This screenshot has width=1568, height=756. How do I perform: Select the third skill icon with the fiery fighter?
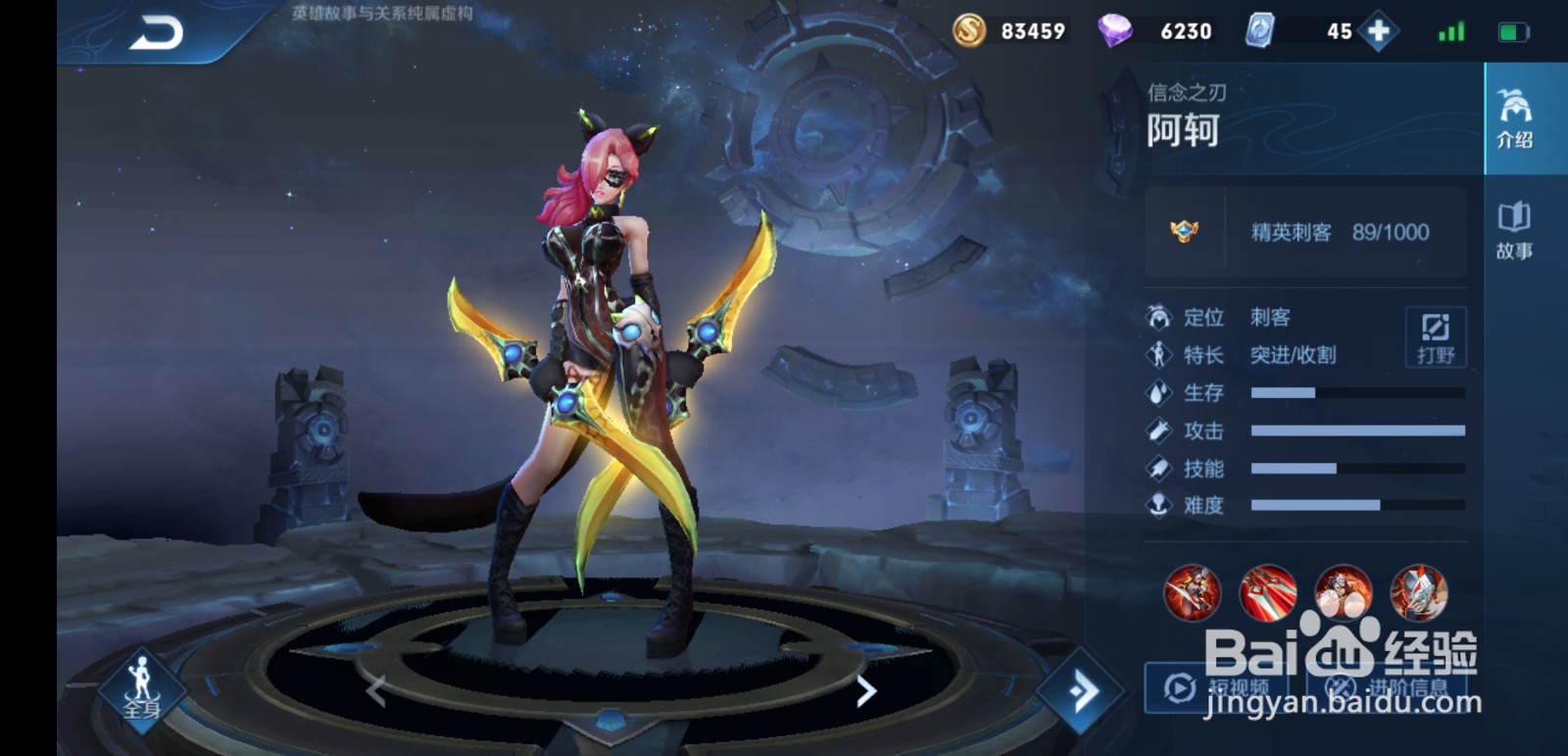pos(1343,593)
